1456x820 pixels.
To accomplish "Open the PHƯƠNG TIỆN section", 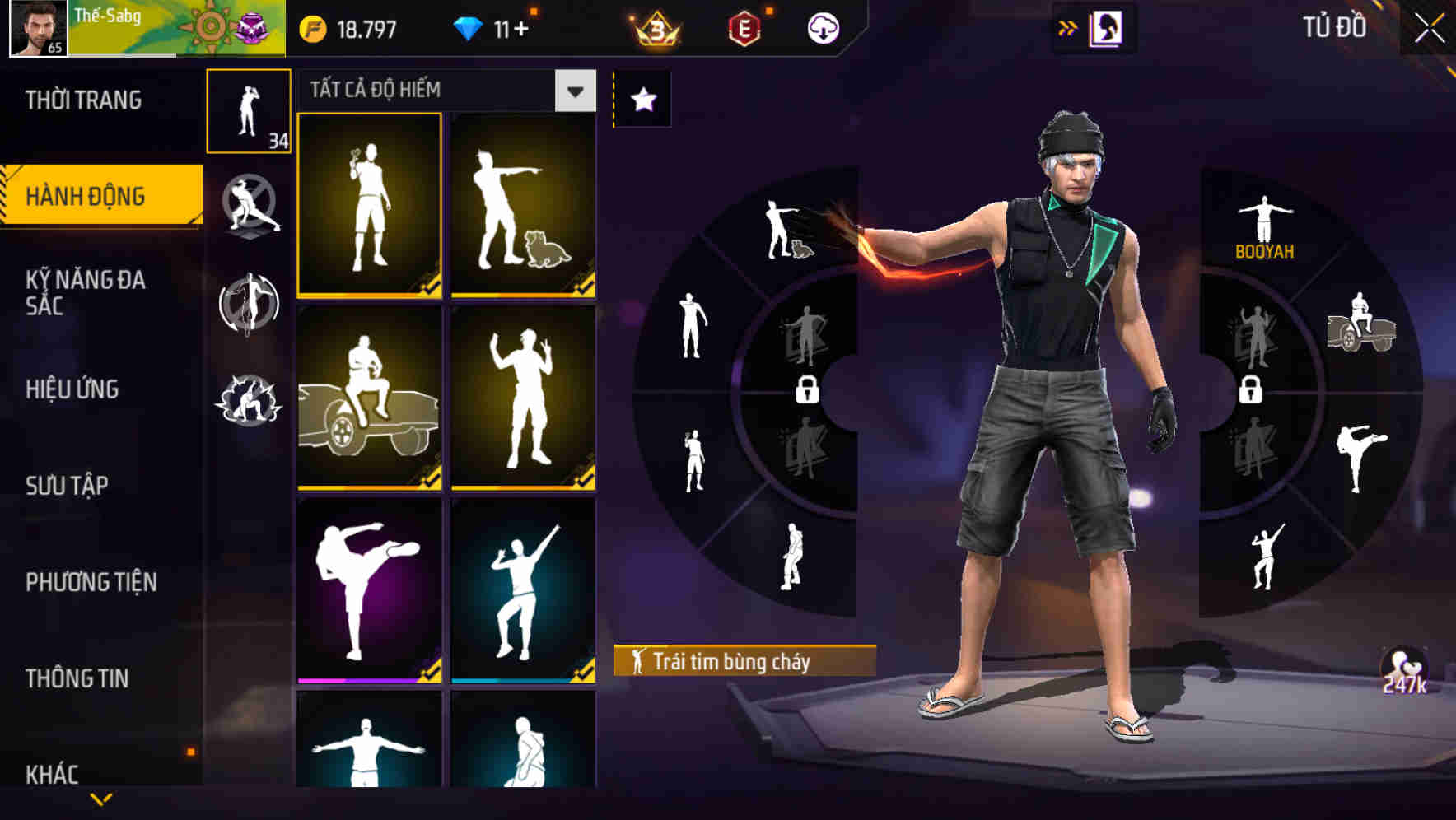I will tap(92, 580).
